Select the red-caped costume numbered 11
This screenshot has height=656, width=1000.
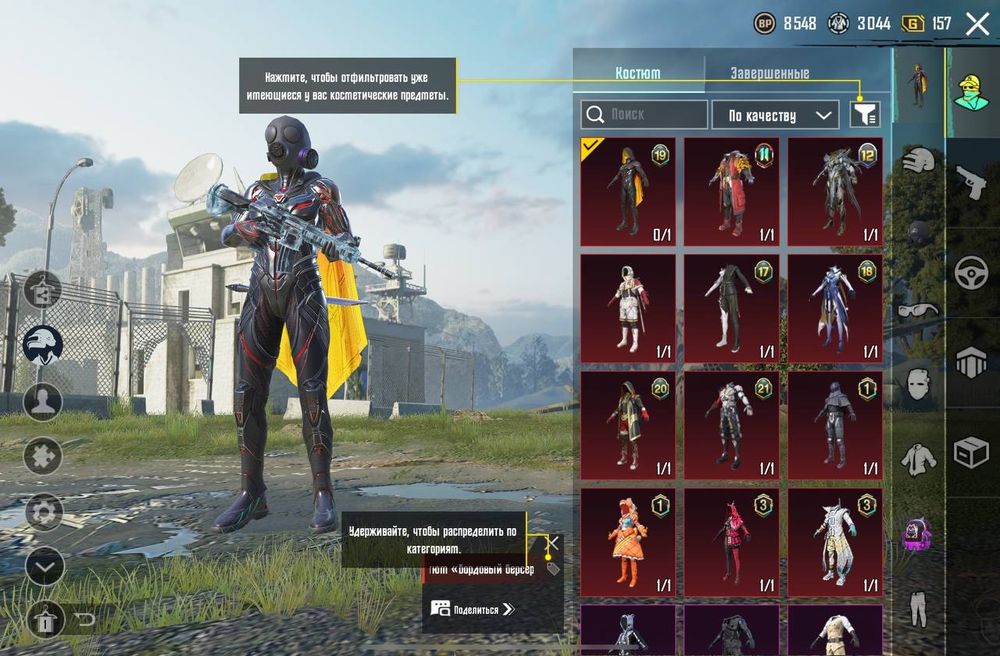[x=731, y=191]
